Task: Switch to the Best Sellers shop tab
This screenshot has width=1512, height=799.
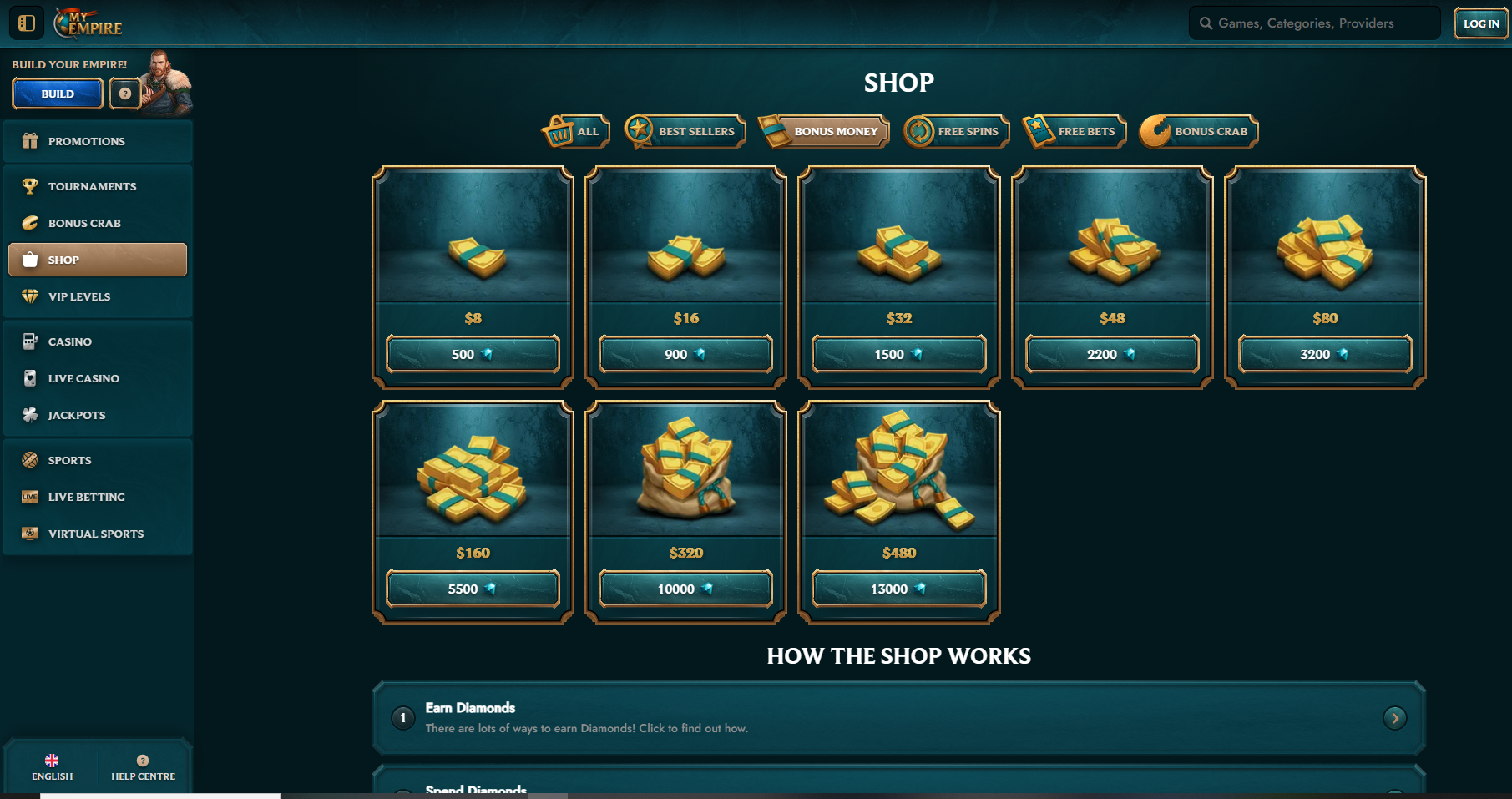Action: click(685, 131)
